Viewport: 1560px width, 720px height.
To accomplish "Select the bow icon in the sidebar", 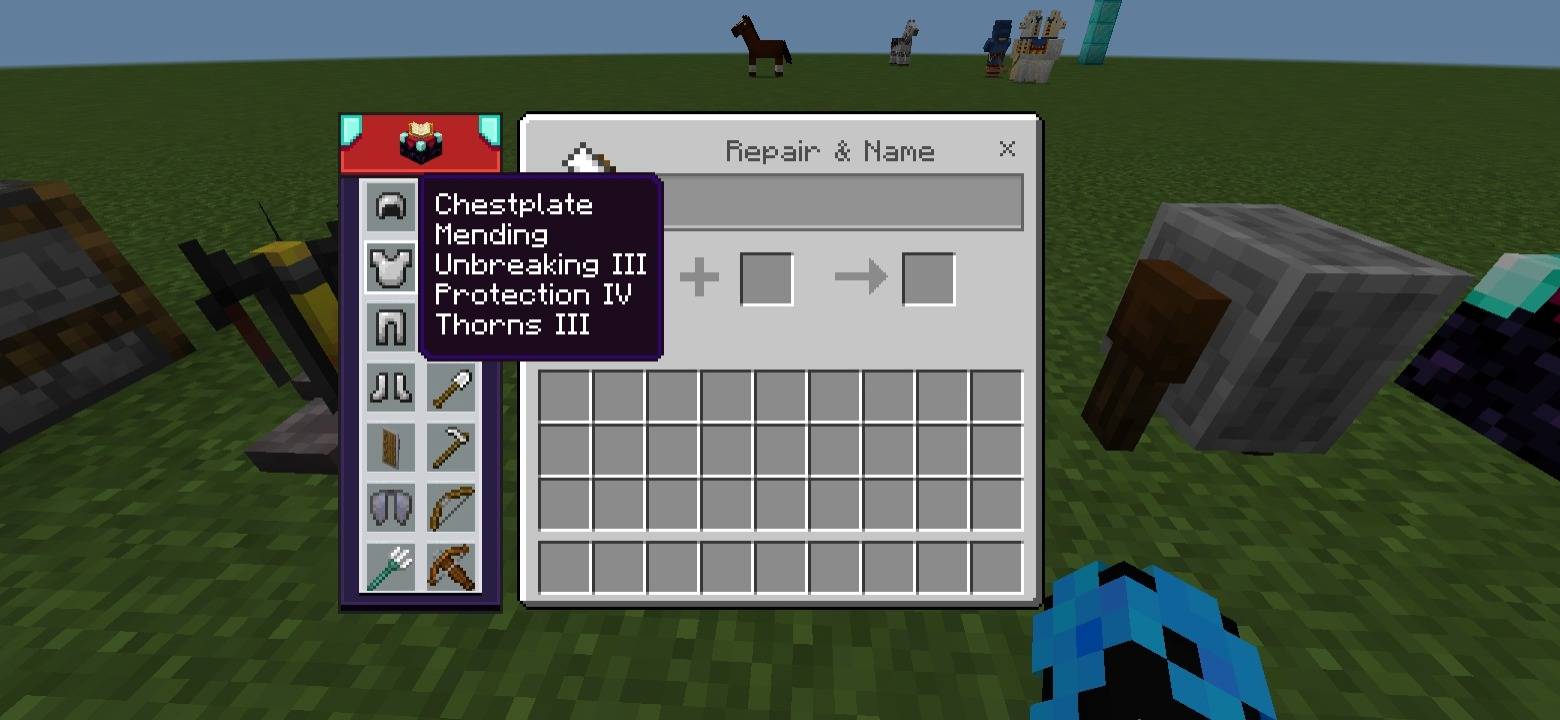I will pyautogui.click(x=450, y=507).
